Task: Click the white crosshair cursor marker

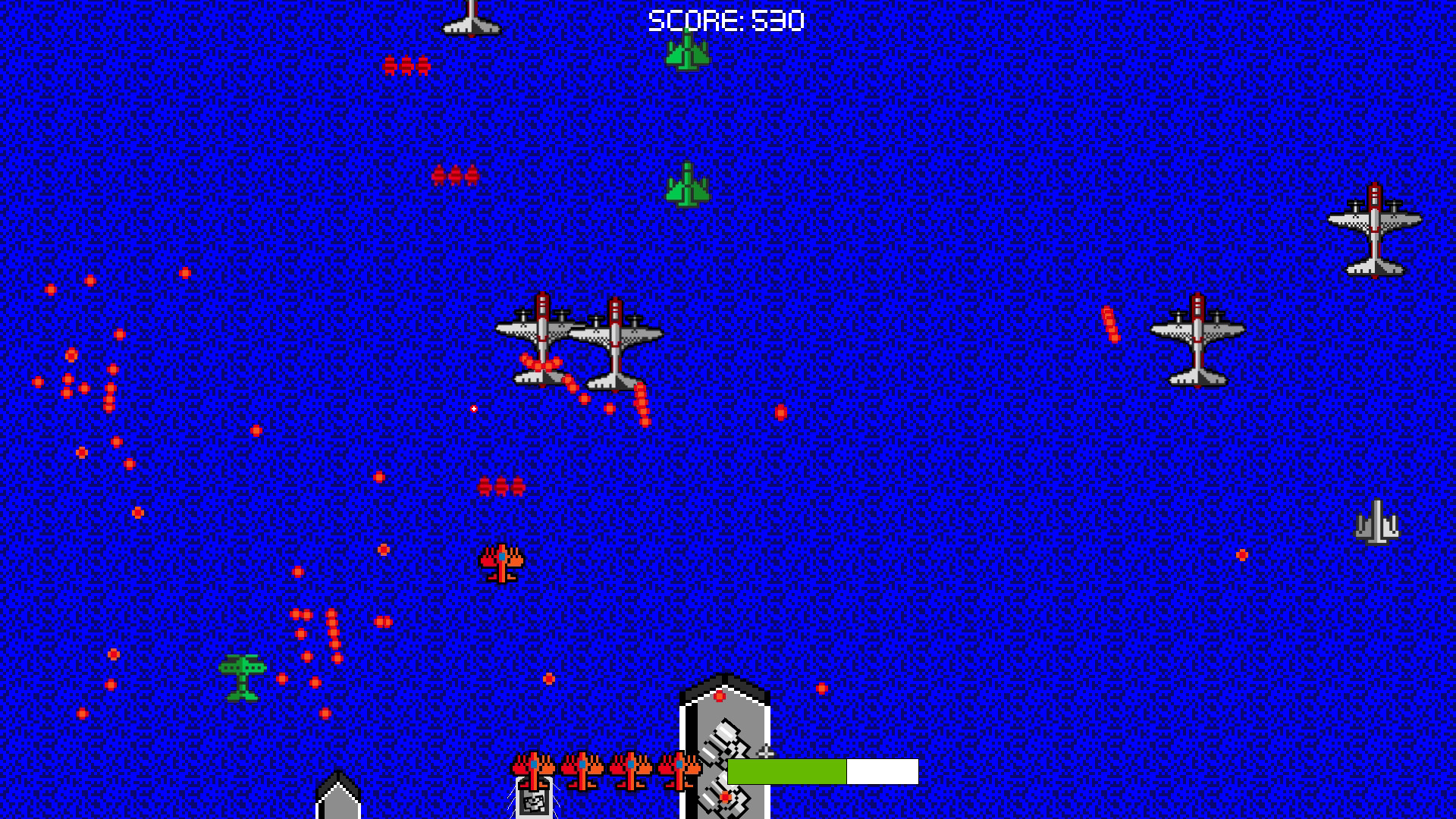Action: click(473, 408)
